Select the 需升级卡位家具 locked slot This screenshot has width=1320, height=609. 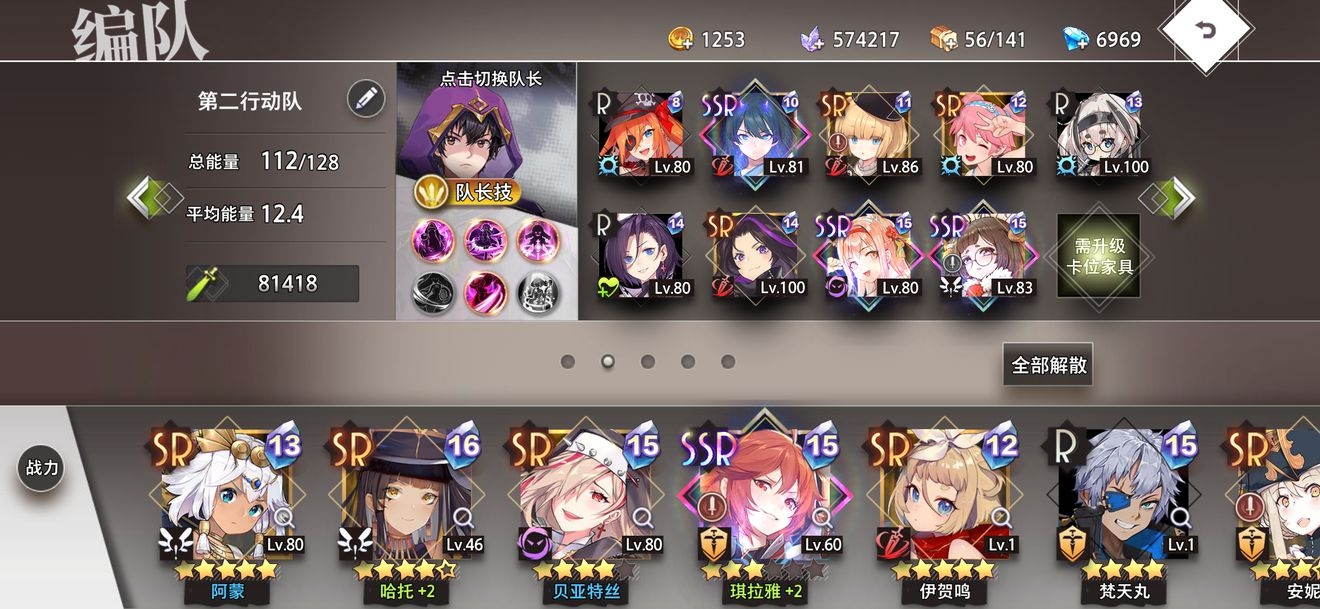tap(1098, 255)
